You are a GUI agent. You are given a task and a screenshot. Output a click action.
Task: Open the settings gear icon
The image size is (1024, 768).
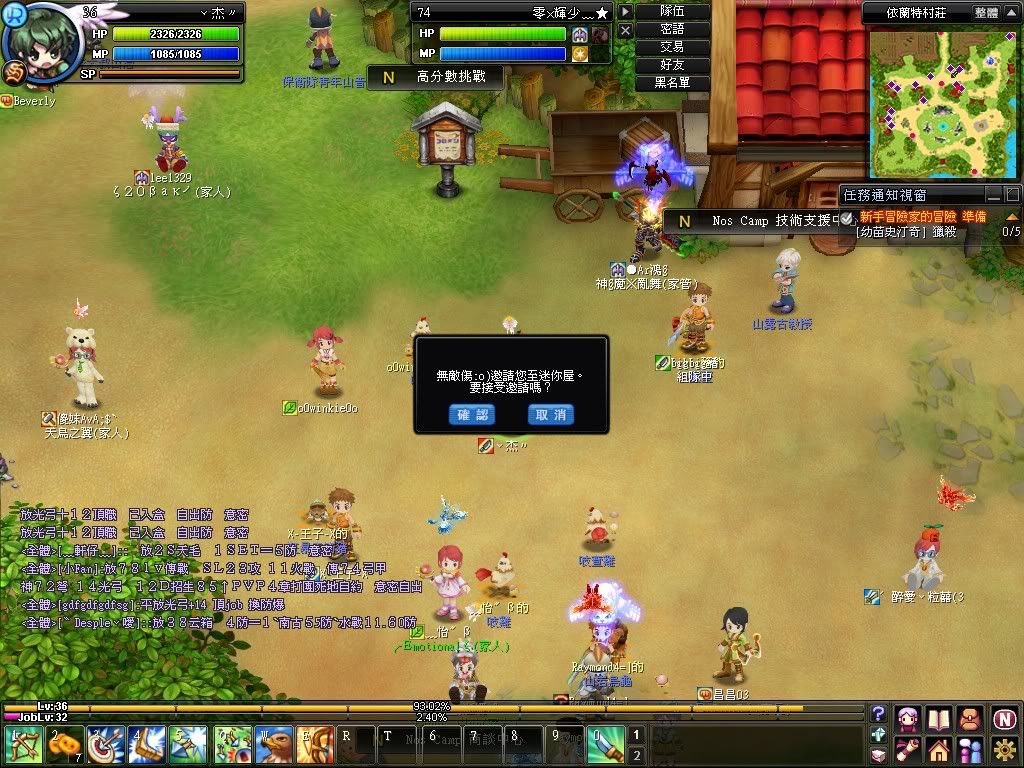tap(1004, 749)
